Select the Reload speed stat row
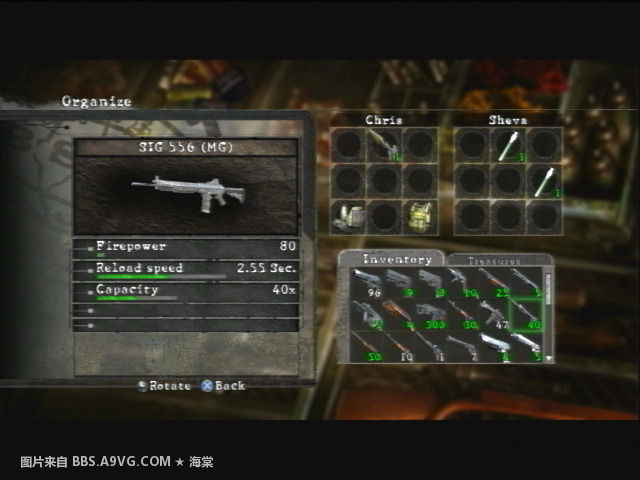Screen dimensions: 640x480 coord(186,269)
